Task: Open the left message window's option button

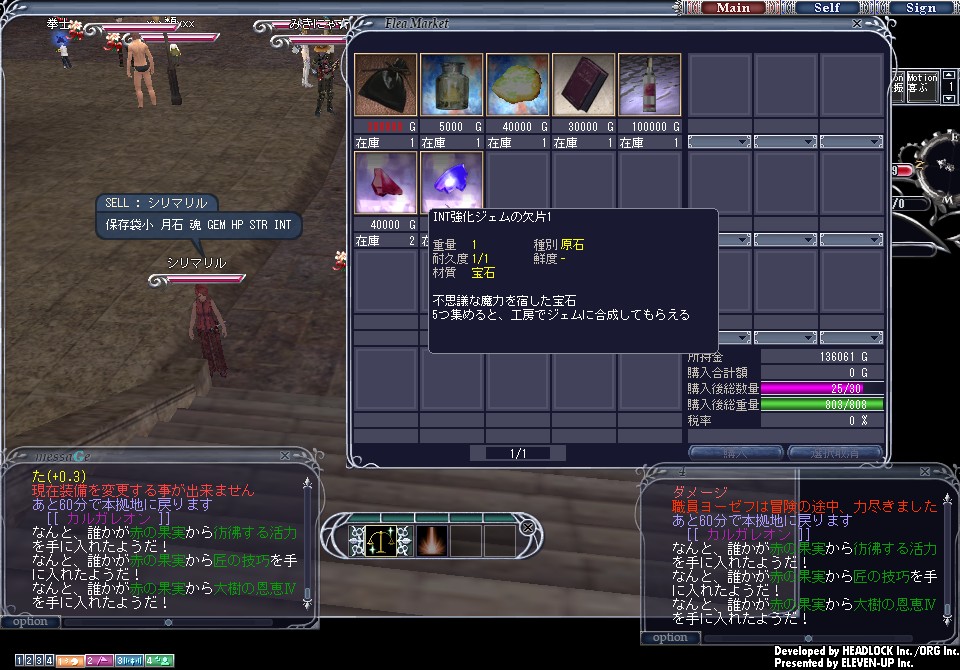Action: coord(30,622)
